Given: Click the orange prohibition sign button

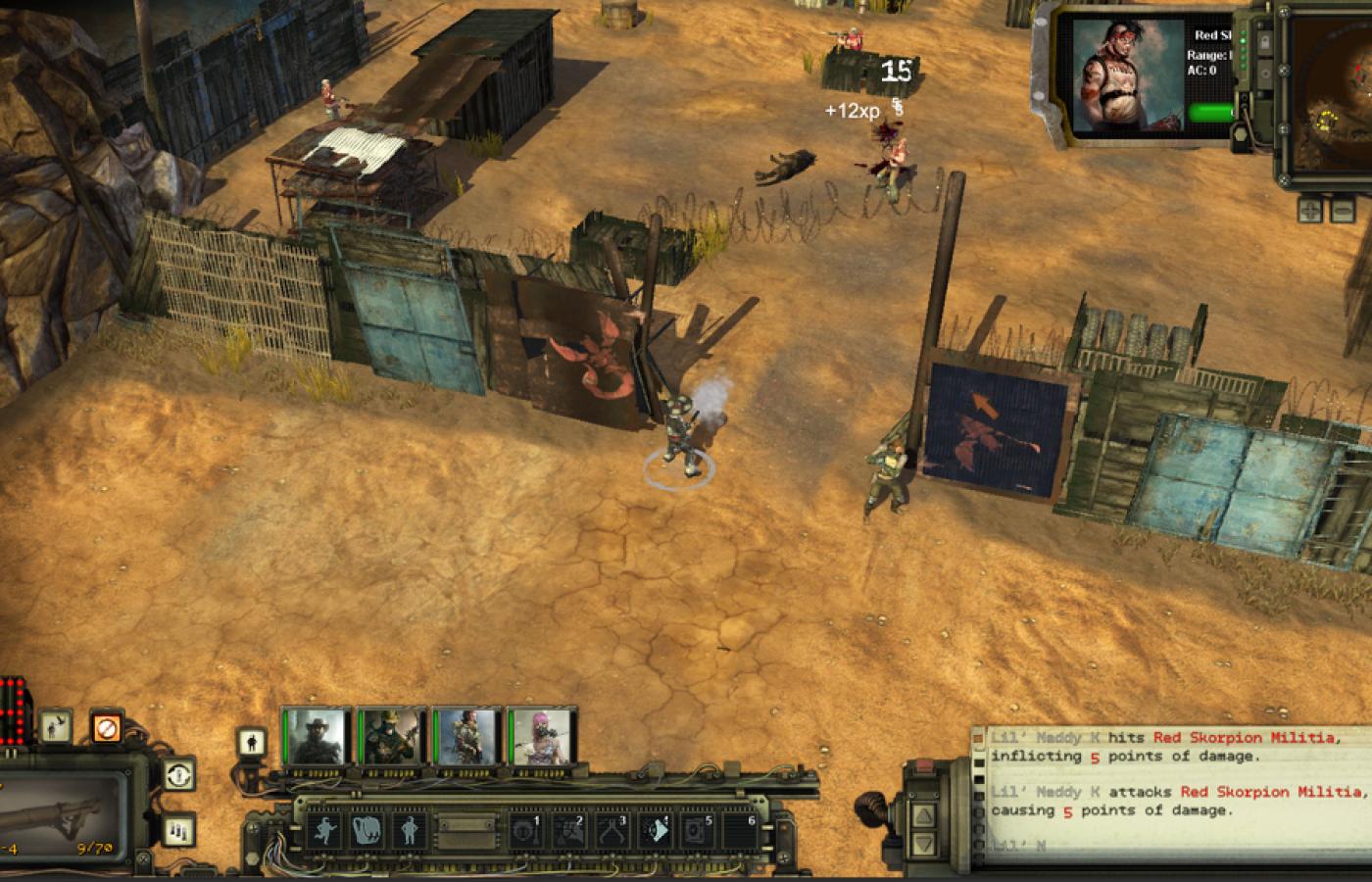Looking at the screenshot, I should (107, 727).
